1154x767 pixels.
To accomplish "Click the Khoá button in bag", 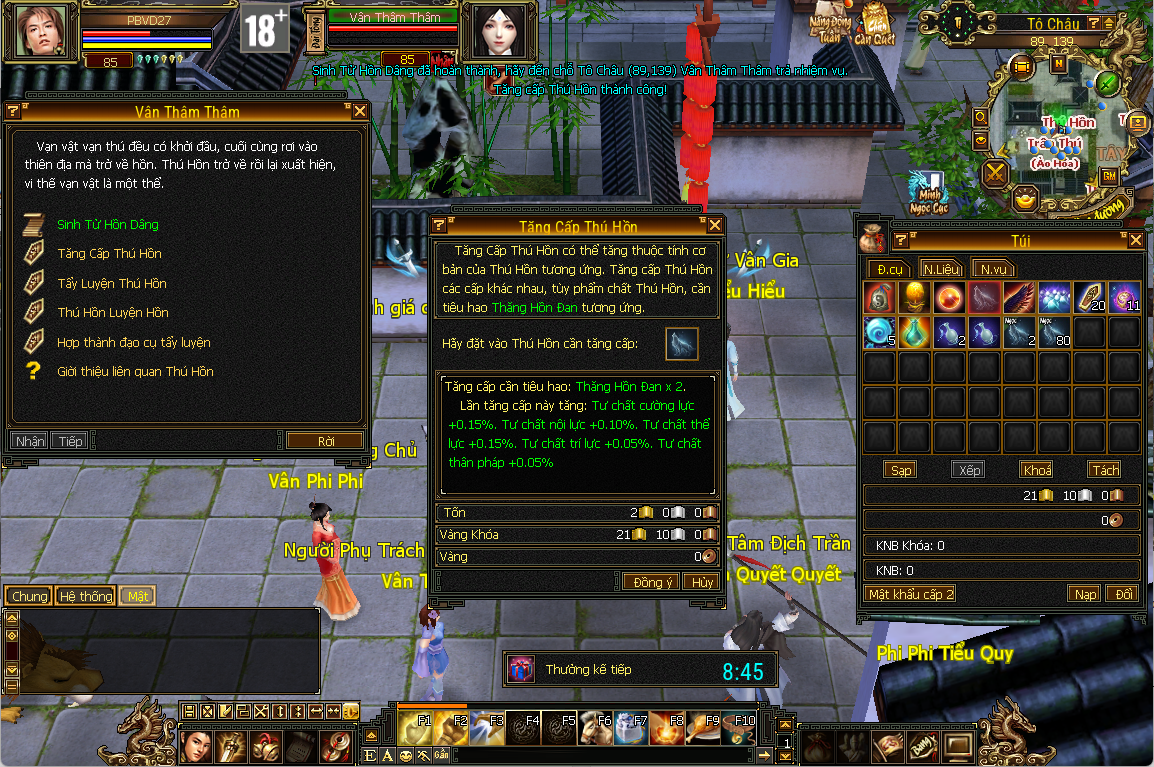I will coord(1037,470).
